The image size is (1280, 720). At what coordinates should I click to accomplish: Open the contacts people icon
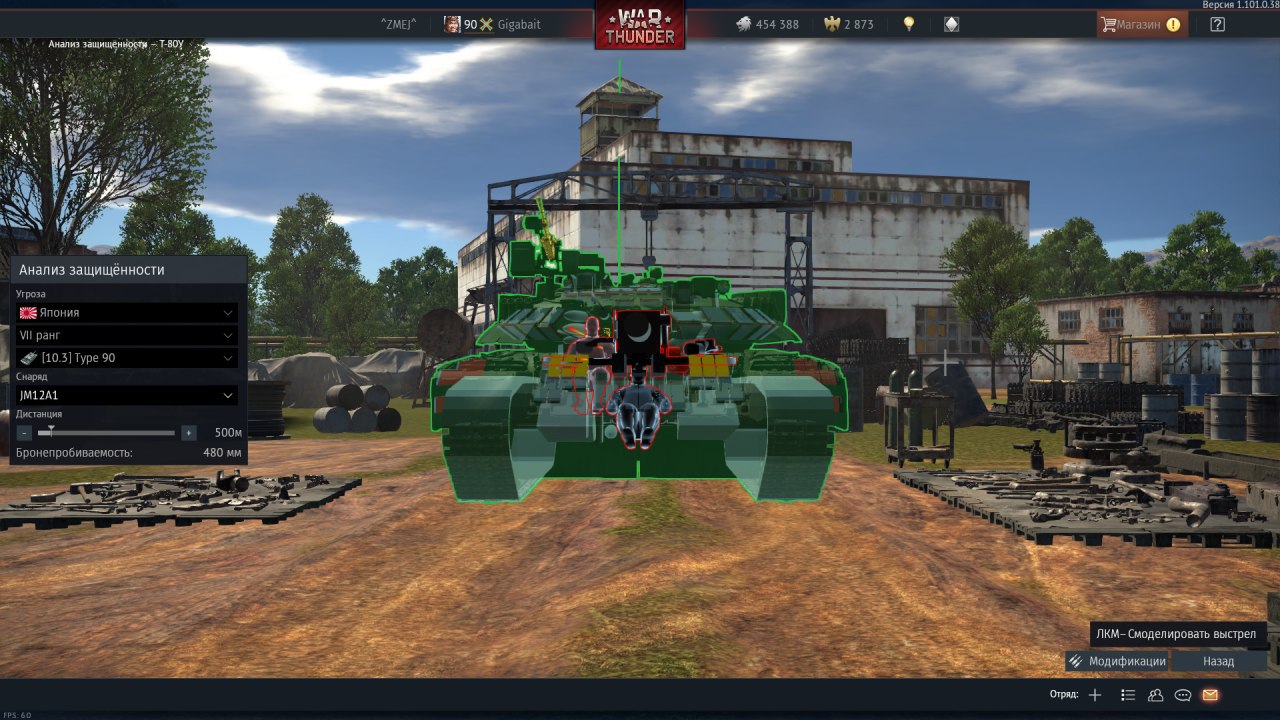(1155, 695)
